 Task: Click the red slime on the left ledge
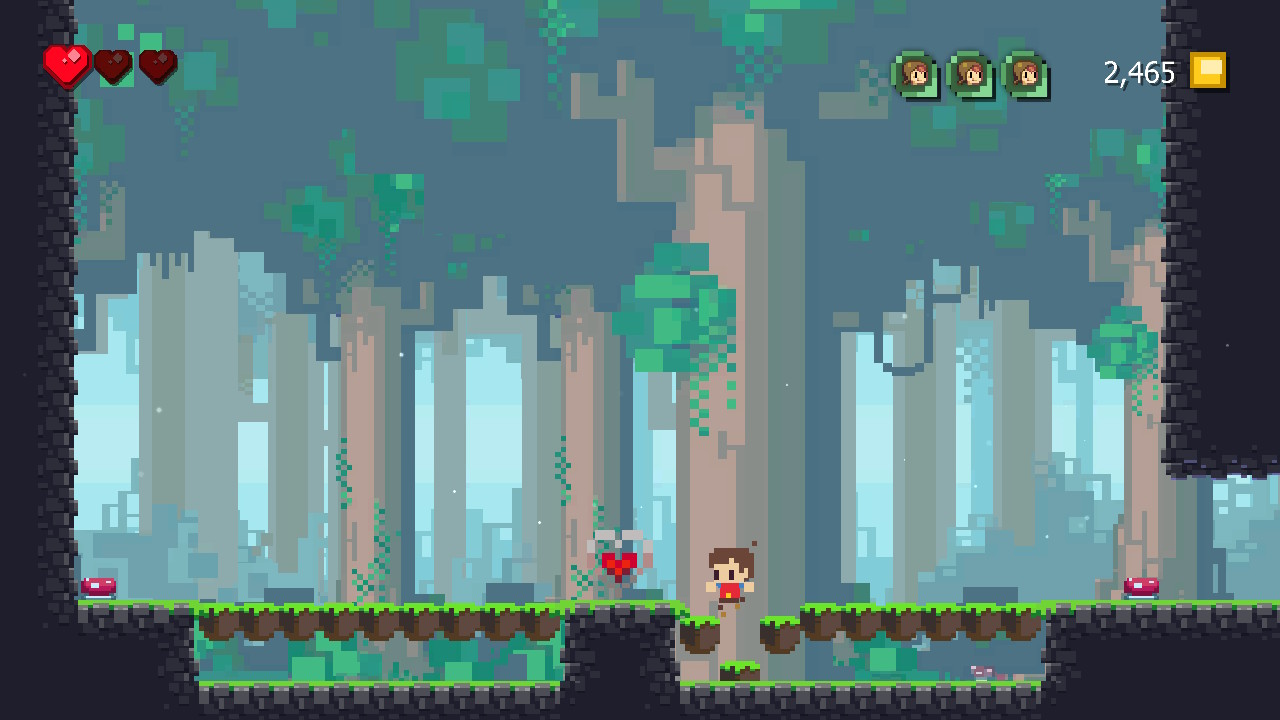100,588
